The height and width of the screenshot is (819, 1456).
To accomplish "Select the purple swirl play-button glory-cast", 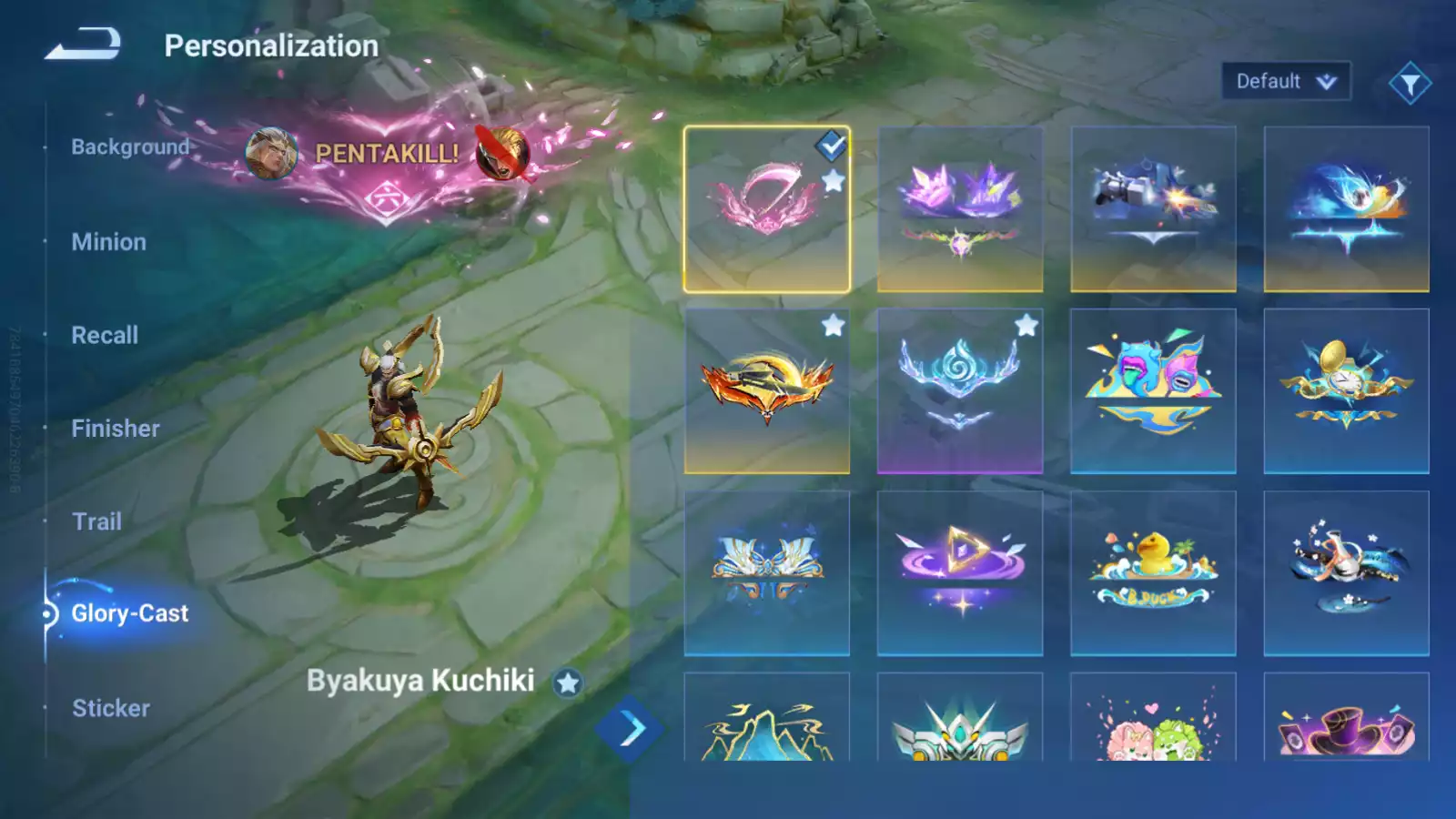I will (x=961, y=573).
